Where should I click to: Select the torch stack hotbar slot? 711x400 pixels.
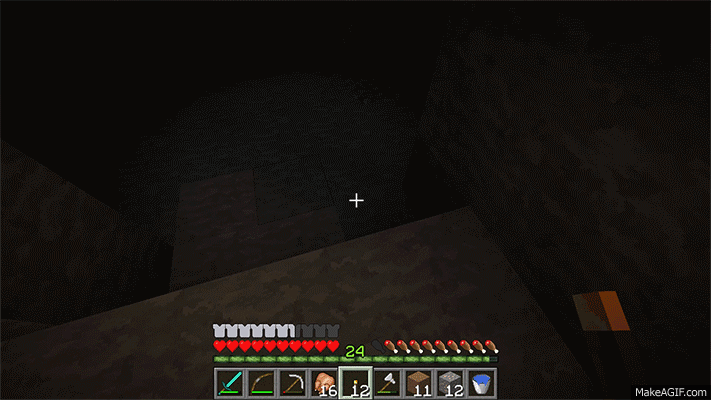tap(356, 383)
